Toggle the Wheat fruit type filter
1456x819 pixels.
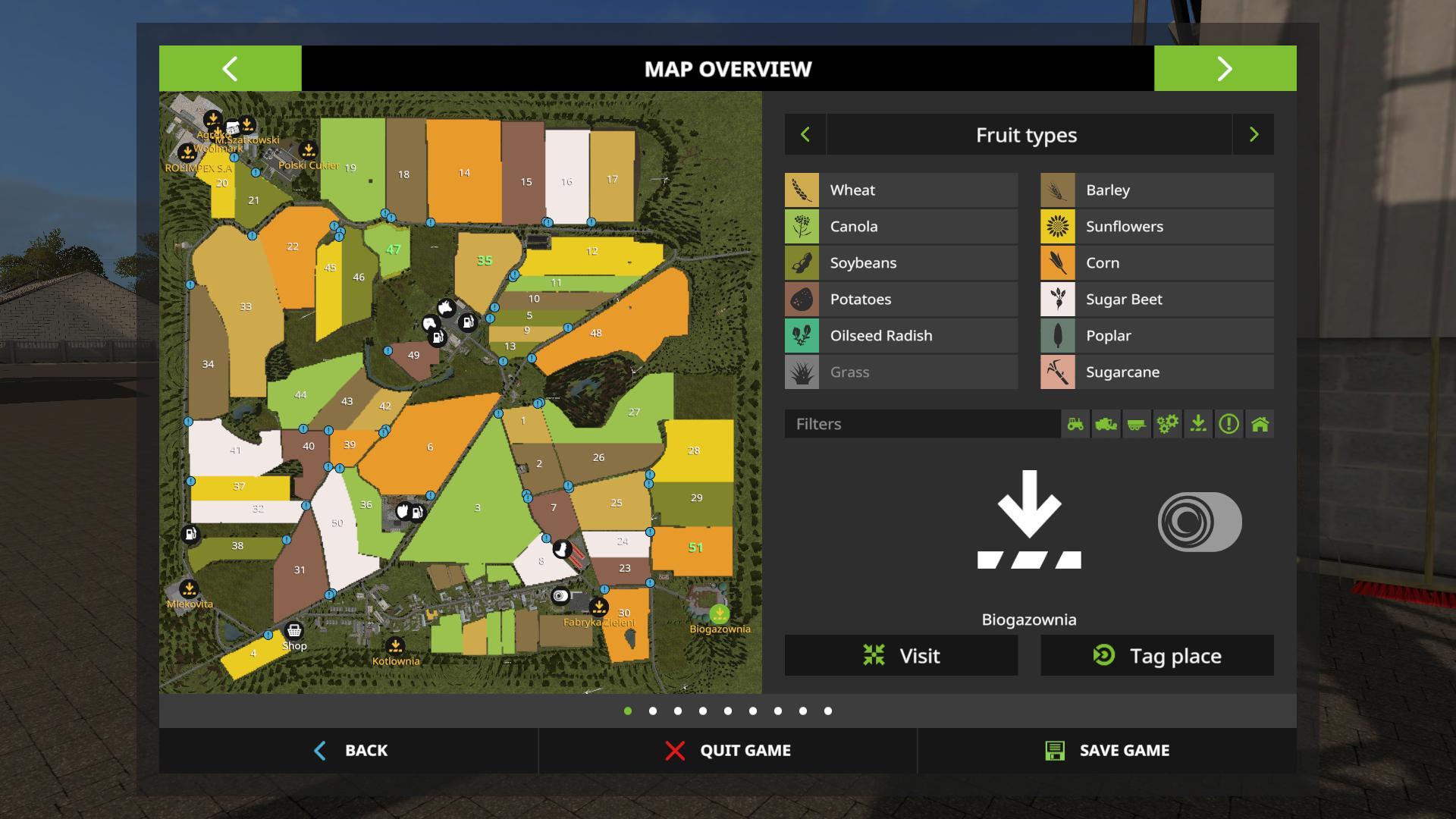tap(901, 190)
